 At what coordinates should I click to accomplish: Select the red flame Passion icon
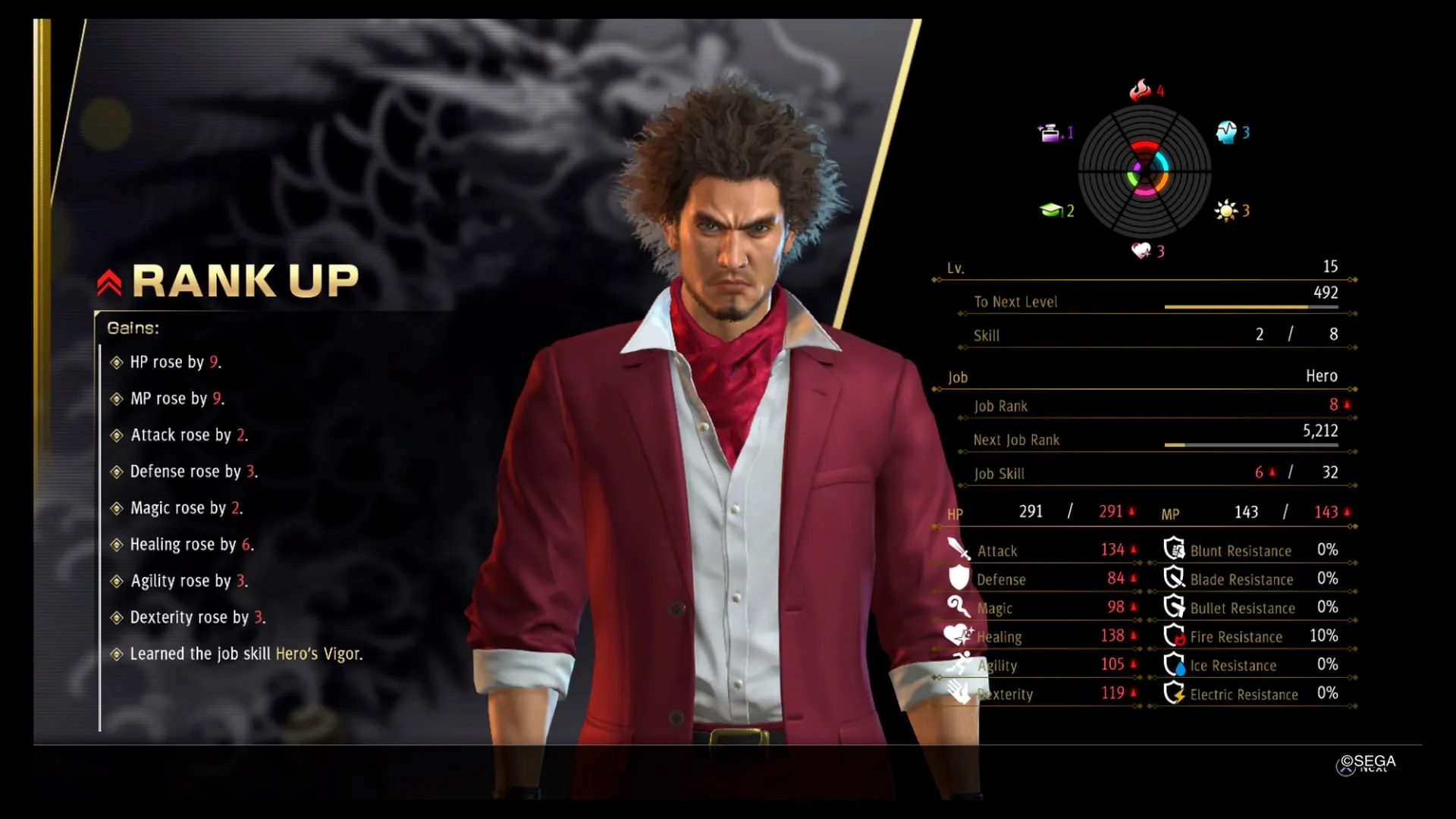(x=1140, y=91)
